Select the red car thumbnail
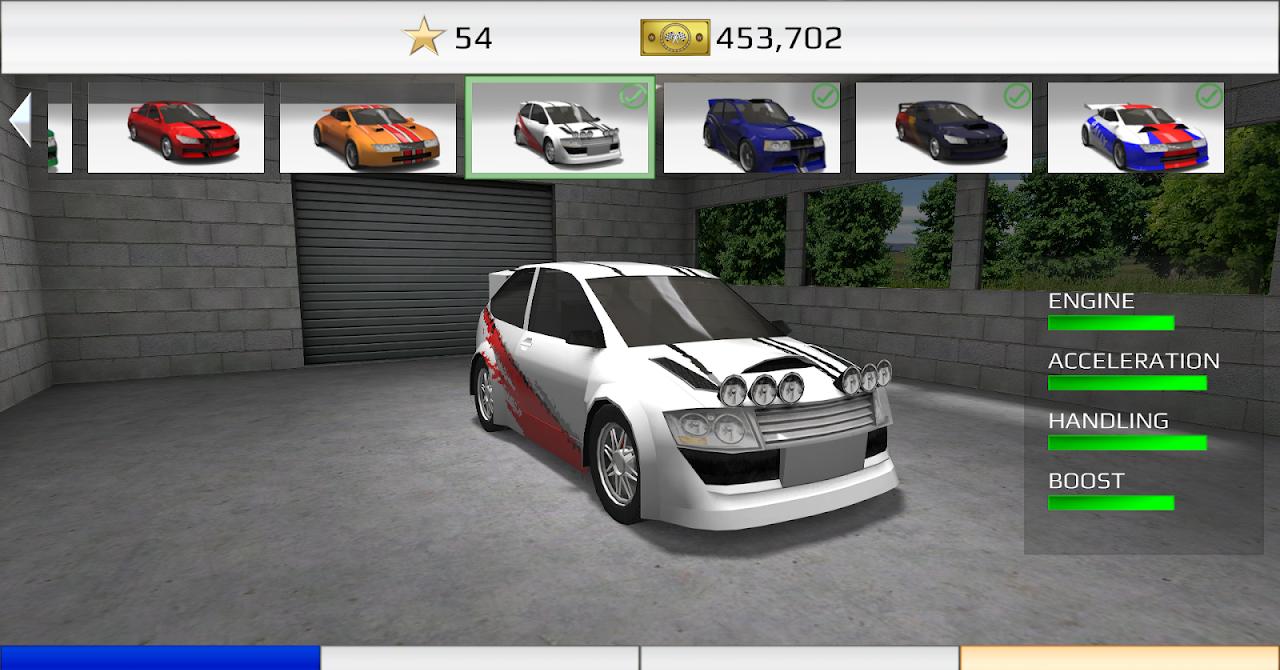Image resolution: width=1280 pixels, height=670 pixels. pos(176,128)
